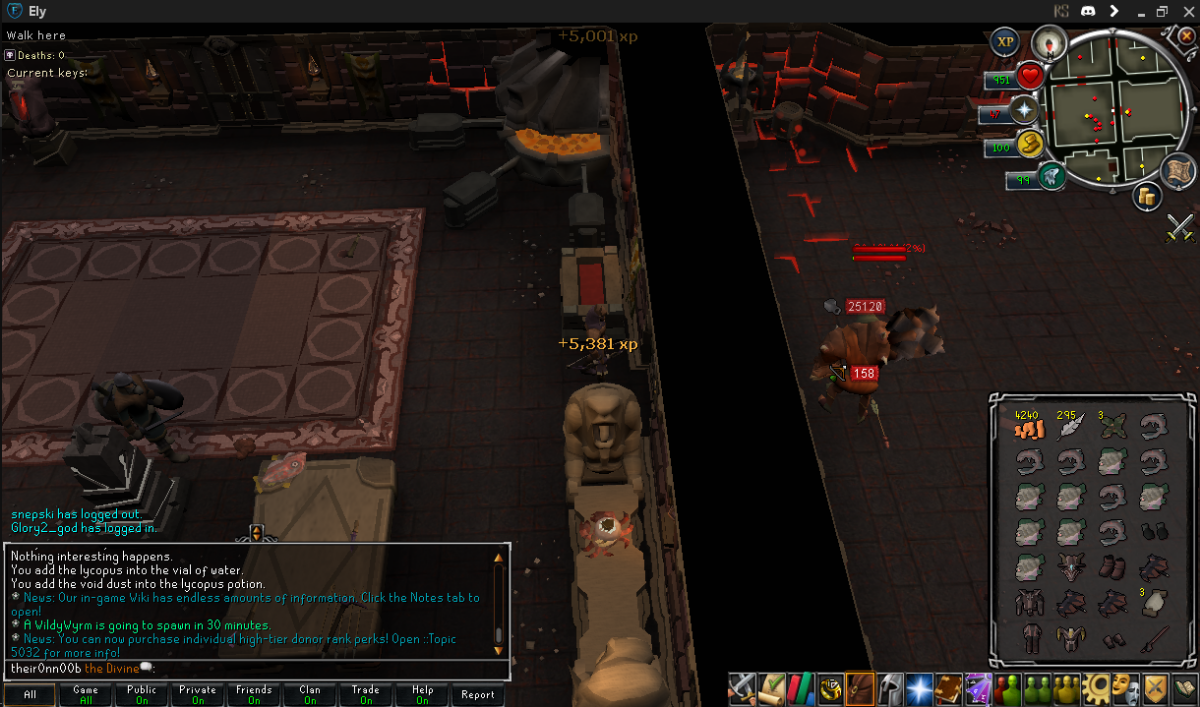The width and height of the screenshot is (1200, 707).
Task: Select the orange item stack of 4240
Action: [1029, 427]
